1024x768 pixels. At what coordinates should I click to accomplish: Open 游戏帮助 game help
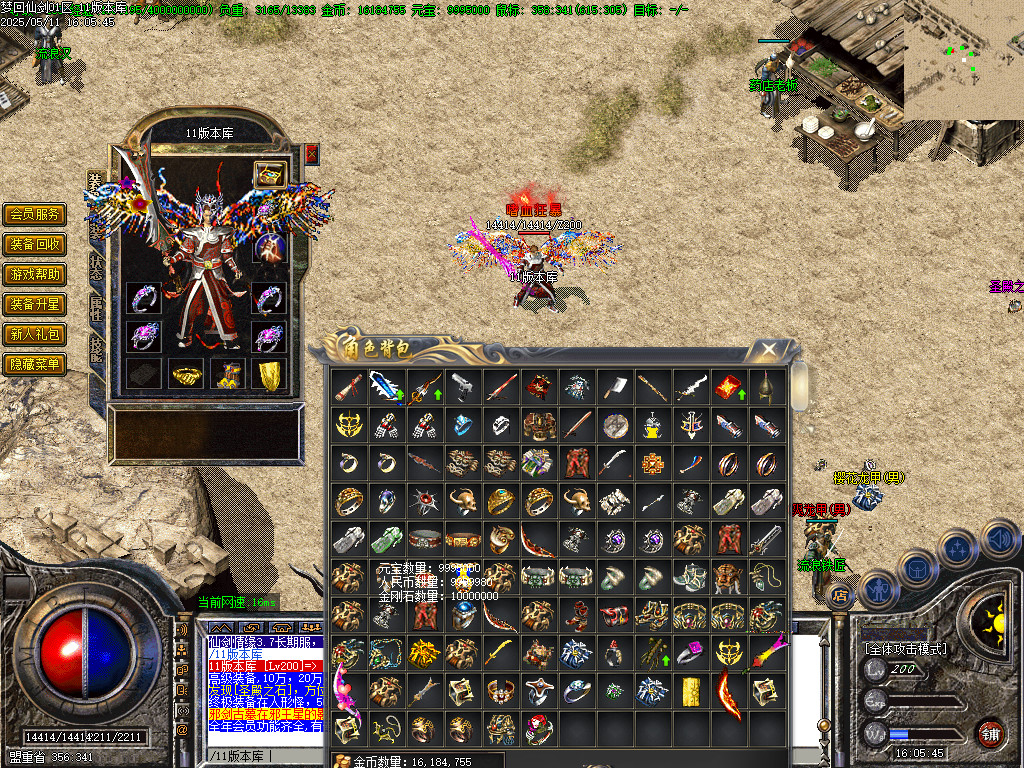tap(35, 274)
